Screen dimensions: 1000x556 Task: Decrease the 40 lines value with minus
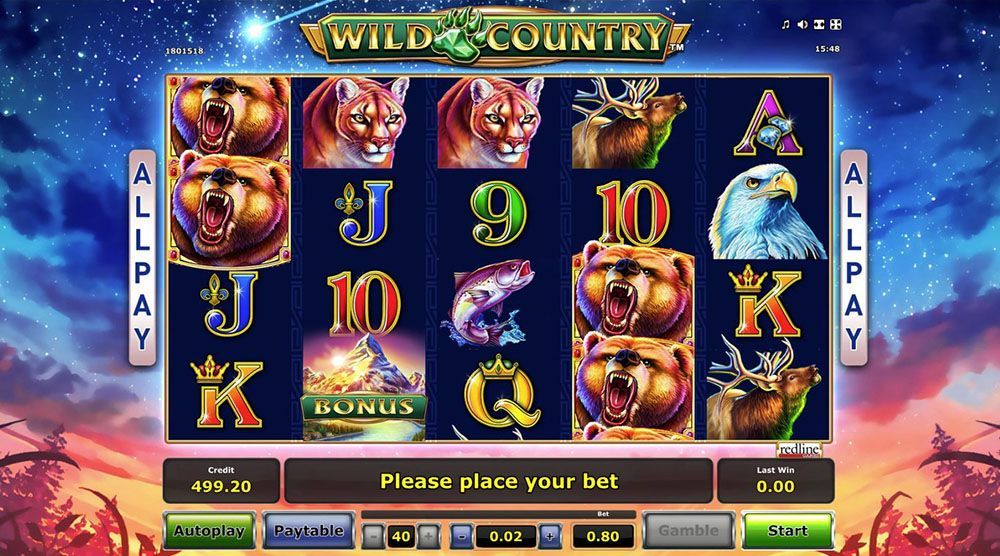[373, 536]
